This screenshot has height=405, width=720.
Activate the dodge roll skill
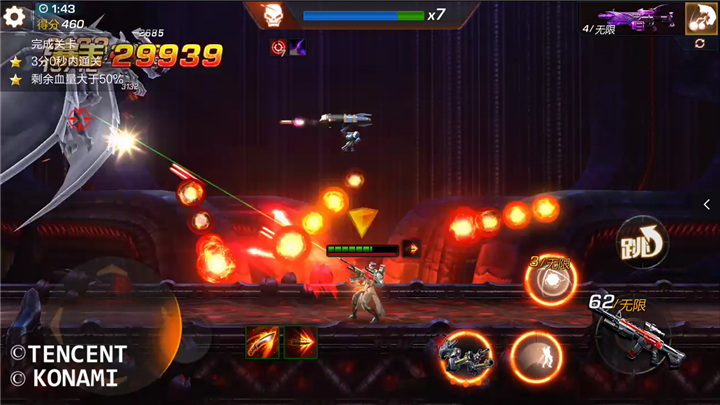[x=535, y=355]
